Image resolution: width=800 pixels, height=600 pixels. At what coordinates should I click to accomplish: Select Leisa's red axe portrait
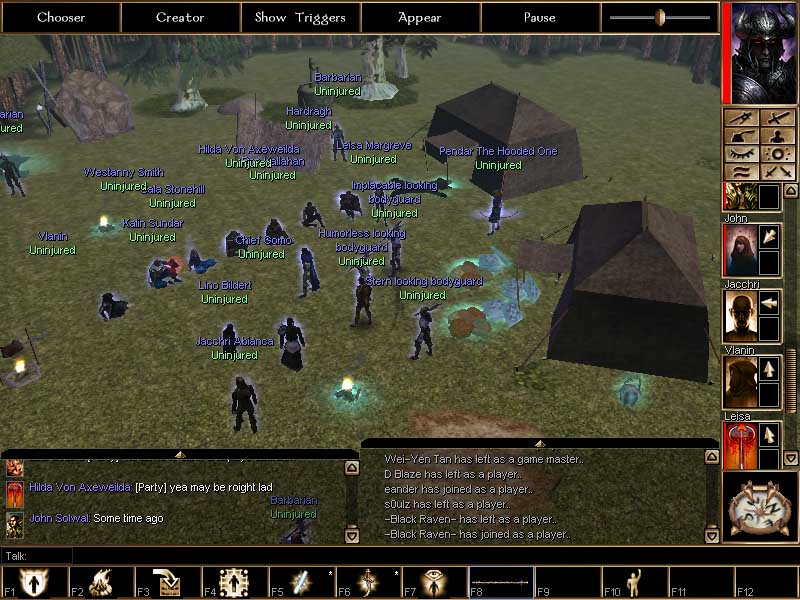point(740,445)
